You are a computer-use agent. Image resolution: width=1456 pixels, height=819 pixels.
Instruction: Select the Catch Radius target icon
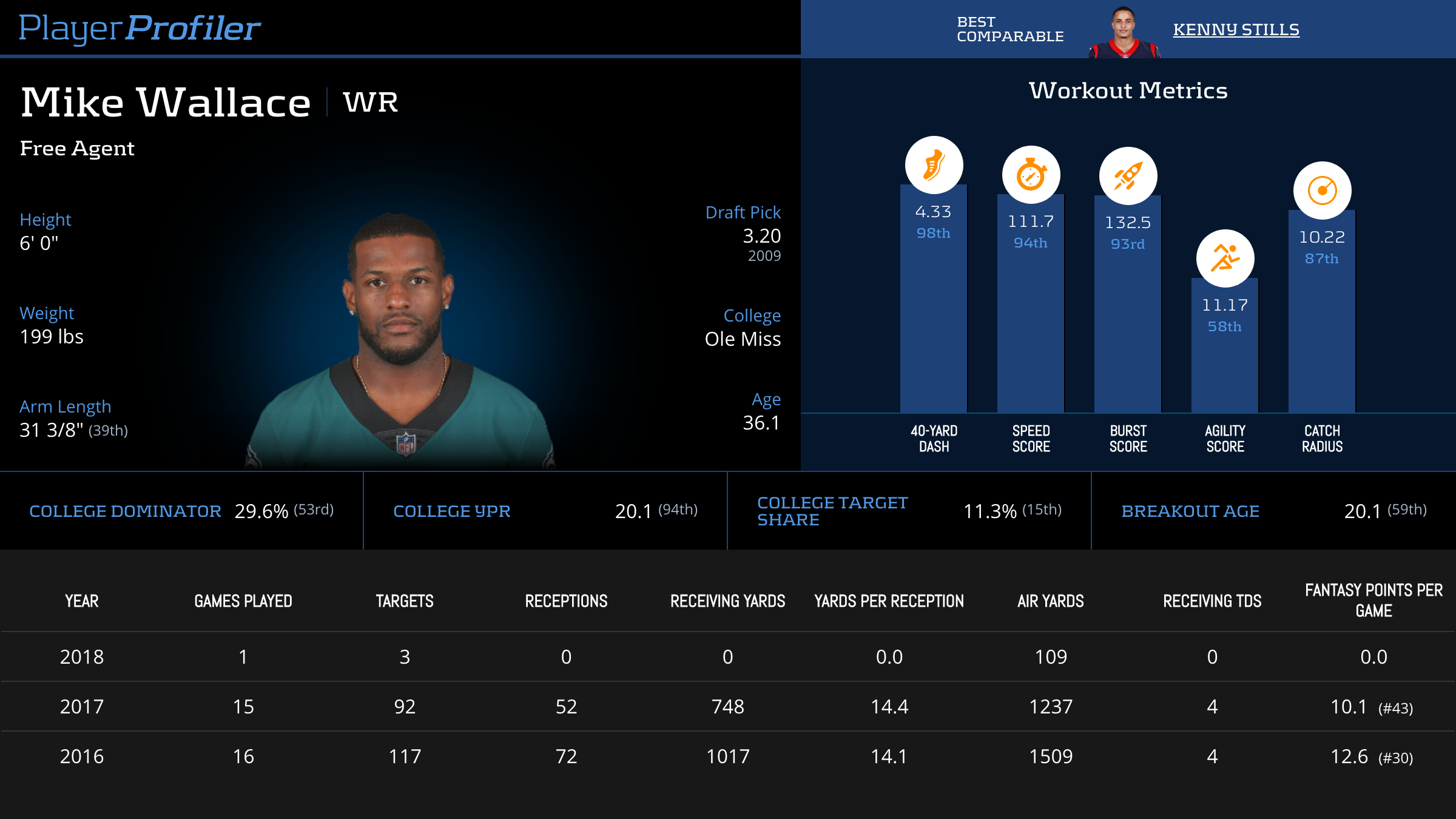tap(1322, 190)
